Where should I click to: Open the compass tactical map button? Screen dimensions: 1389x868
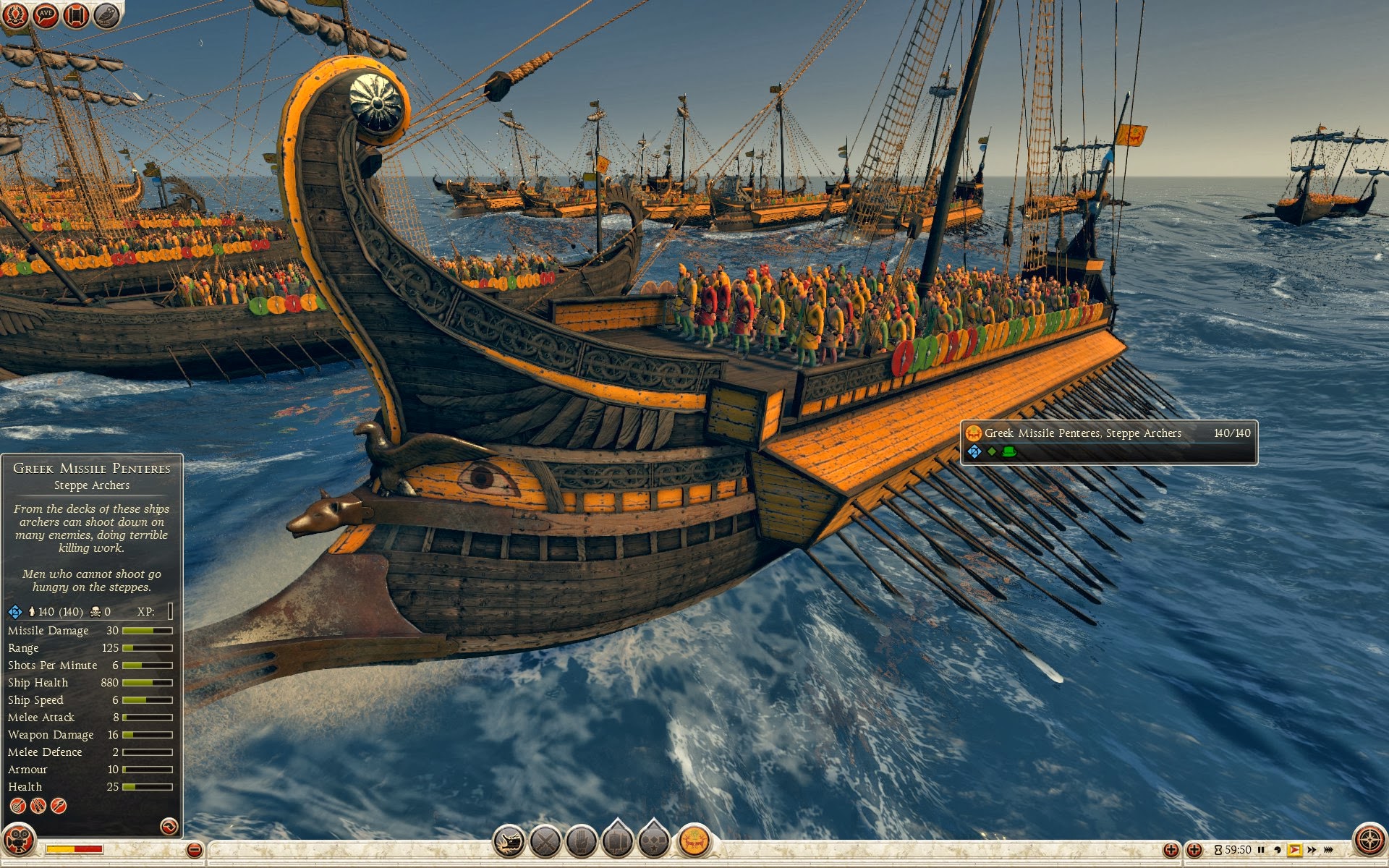pyautogui.click(x=1369, y=841)
